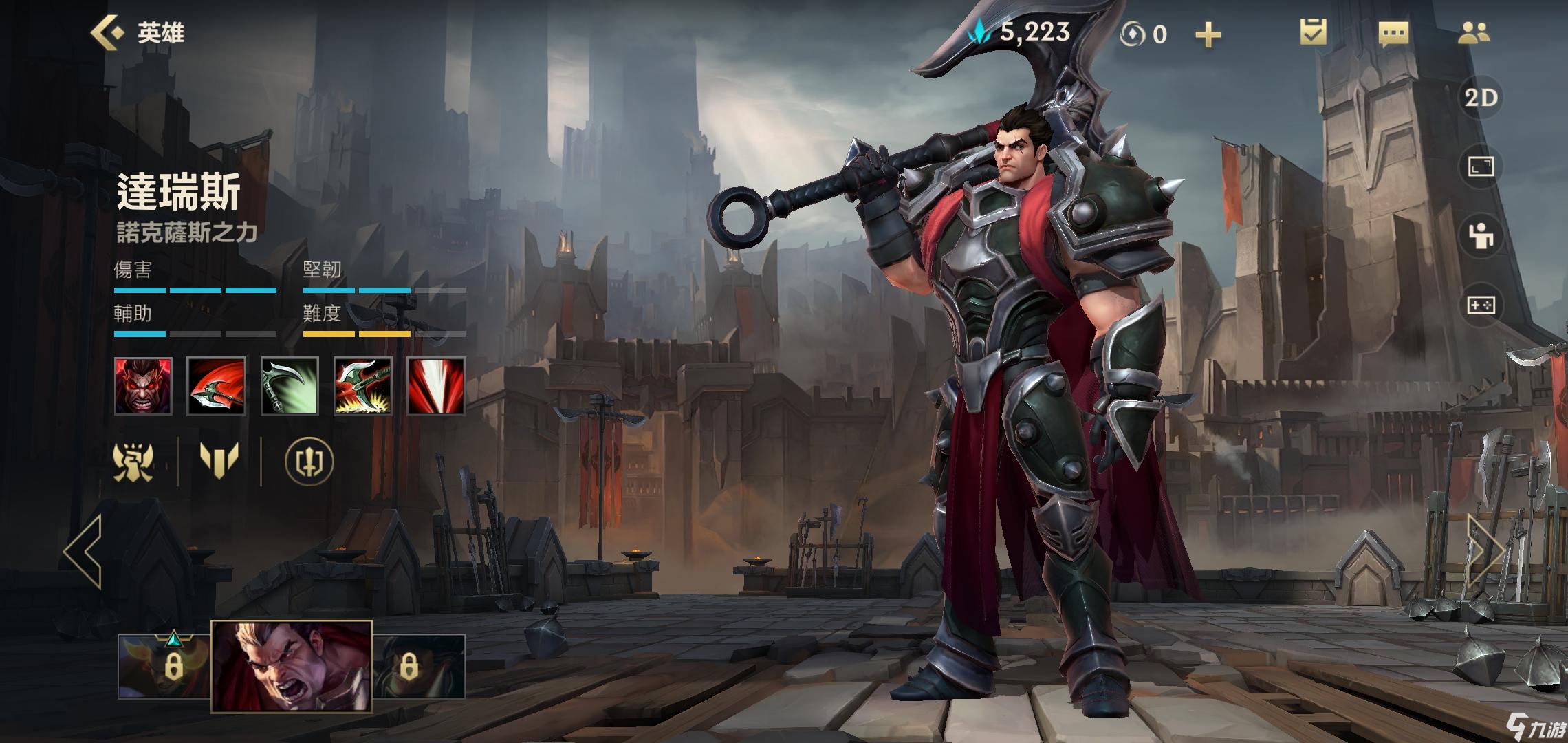Open the character pose icon
1568x743 pixels.
pyautogui.click(x=1481, y=236)
